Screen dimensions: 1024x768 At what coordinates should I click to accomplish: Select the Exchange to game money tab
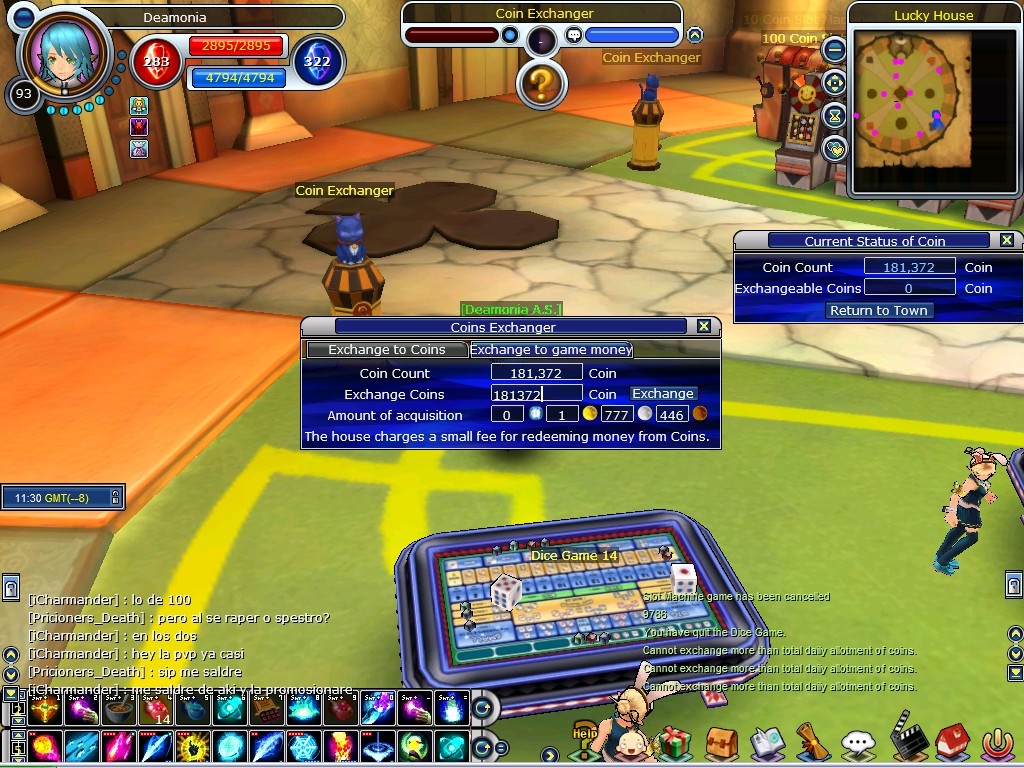(x=551, y=350)
